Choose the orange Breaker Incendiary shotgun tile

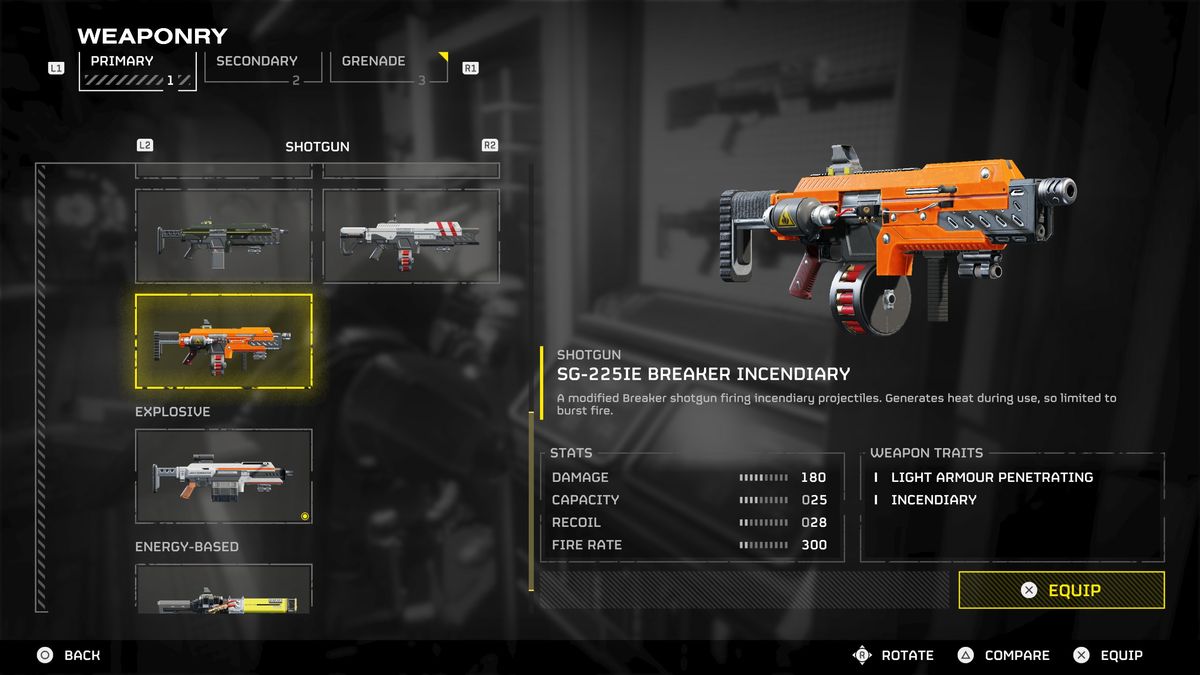[224, 341]
